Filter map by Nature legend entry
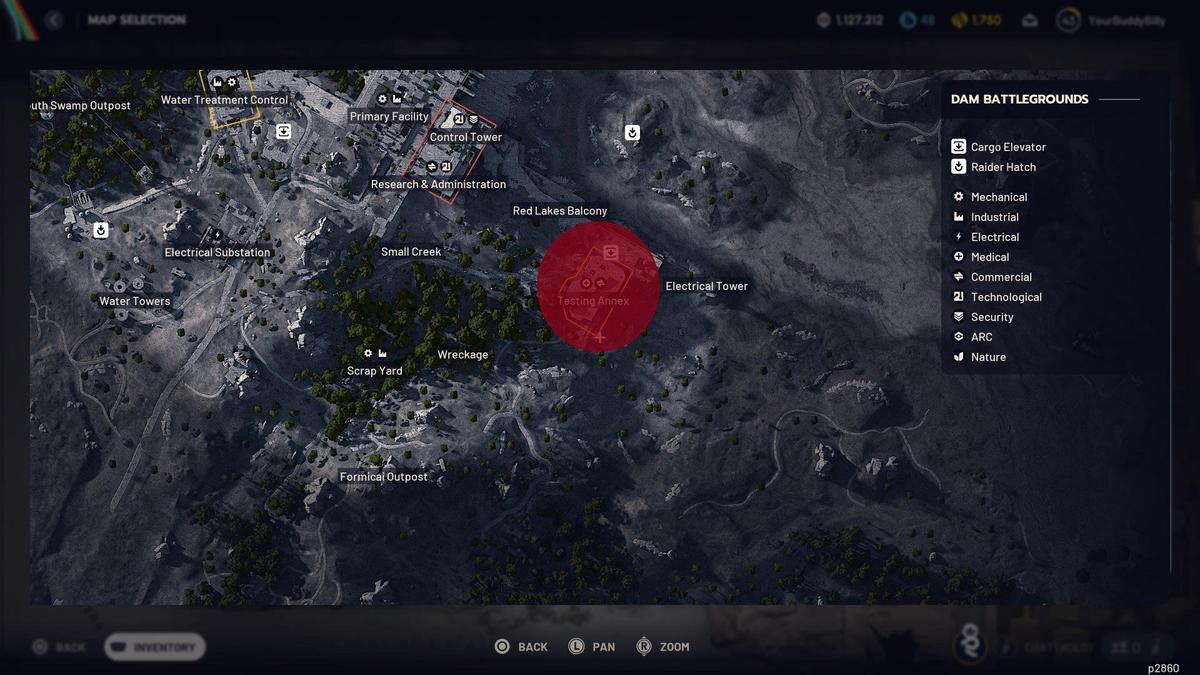 pyautogui.click(x=987, y=357)
